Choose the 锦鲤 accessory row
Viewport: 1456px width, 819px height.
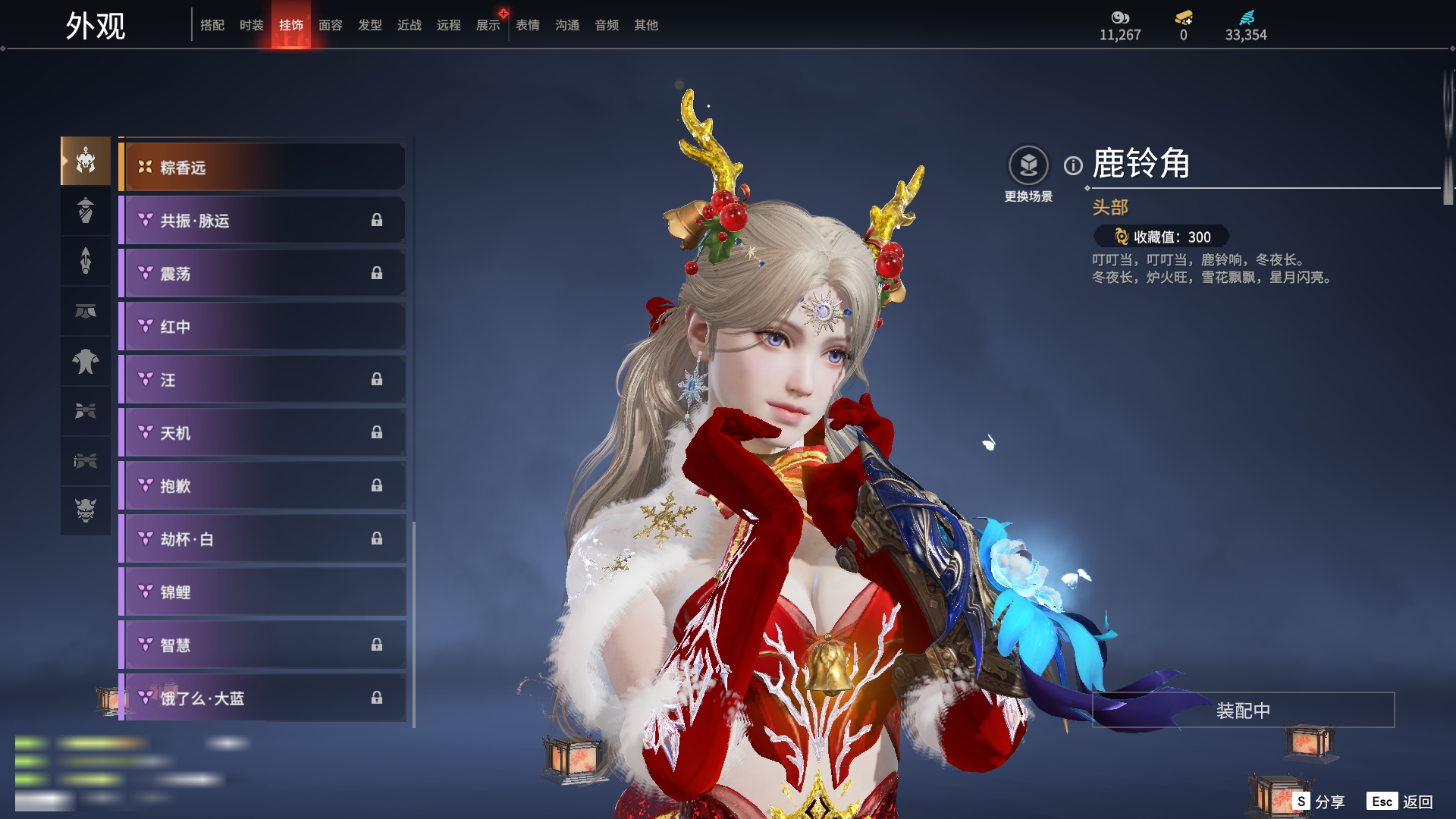pos(262,592)
